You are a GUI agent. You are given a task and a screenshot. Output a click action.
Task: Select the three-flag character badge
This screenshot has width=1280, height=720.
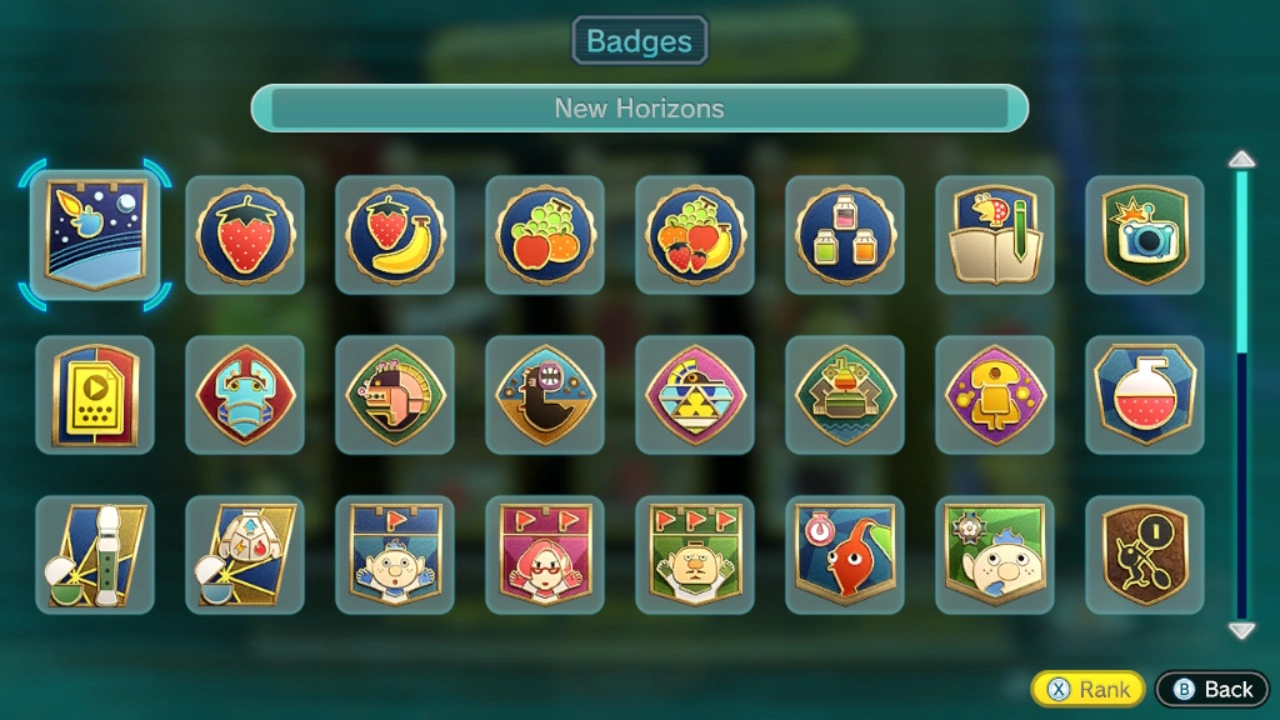695,555
